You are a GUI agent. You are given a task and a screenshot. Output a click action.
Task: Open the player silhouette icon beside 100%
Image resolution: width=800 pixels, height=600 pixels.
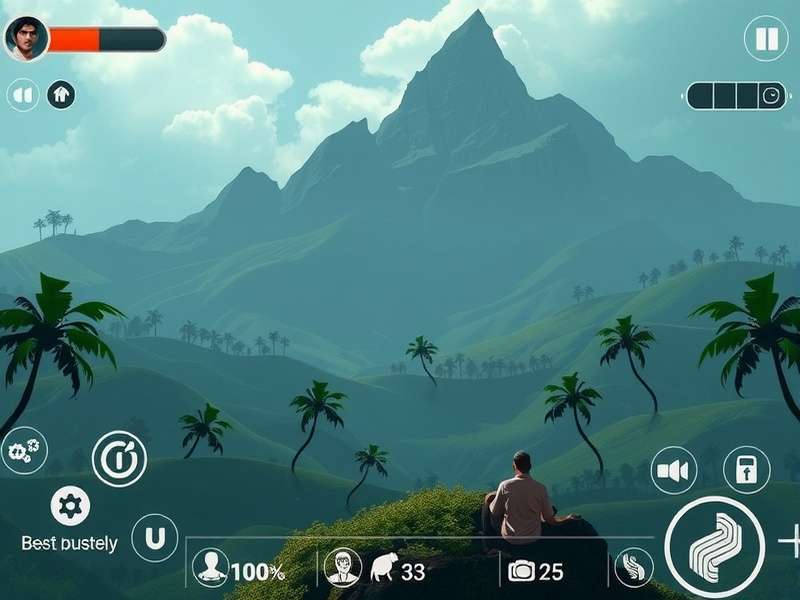tap(210, 567)
